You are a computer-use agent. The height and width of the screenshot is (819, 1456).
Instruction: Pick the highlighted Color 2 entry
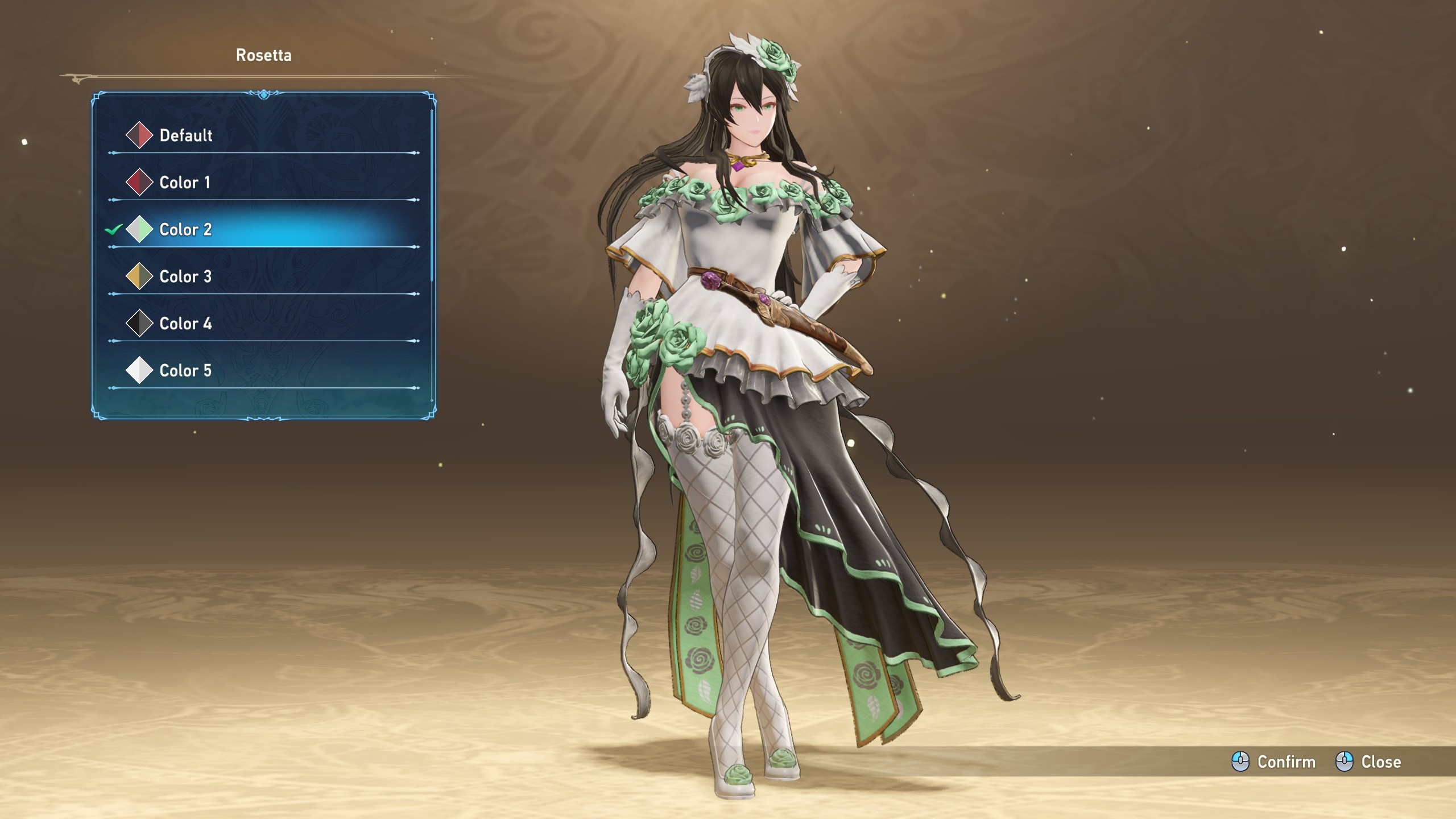pos(185,230)
